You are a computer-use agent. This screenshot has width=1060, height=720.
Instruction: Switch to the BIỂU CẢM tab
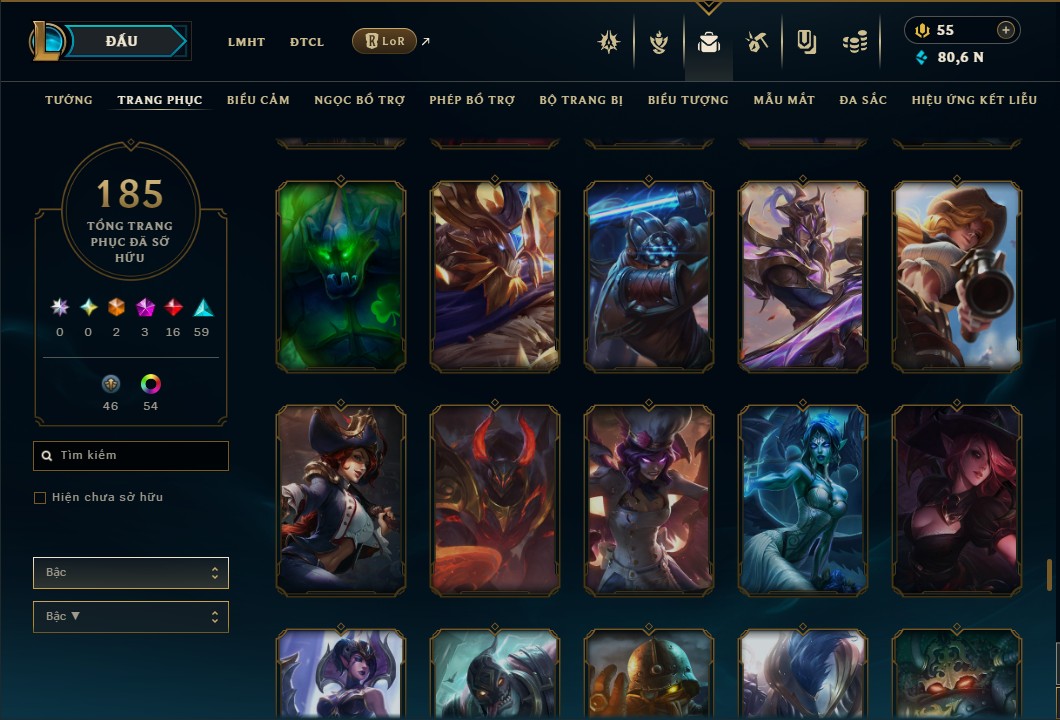[x=258, y=100]
